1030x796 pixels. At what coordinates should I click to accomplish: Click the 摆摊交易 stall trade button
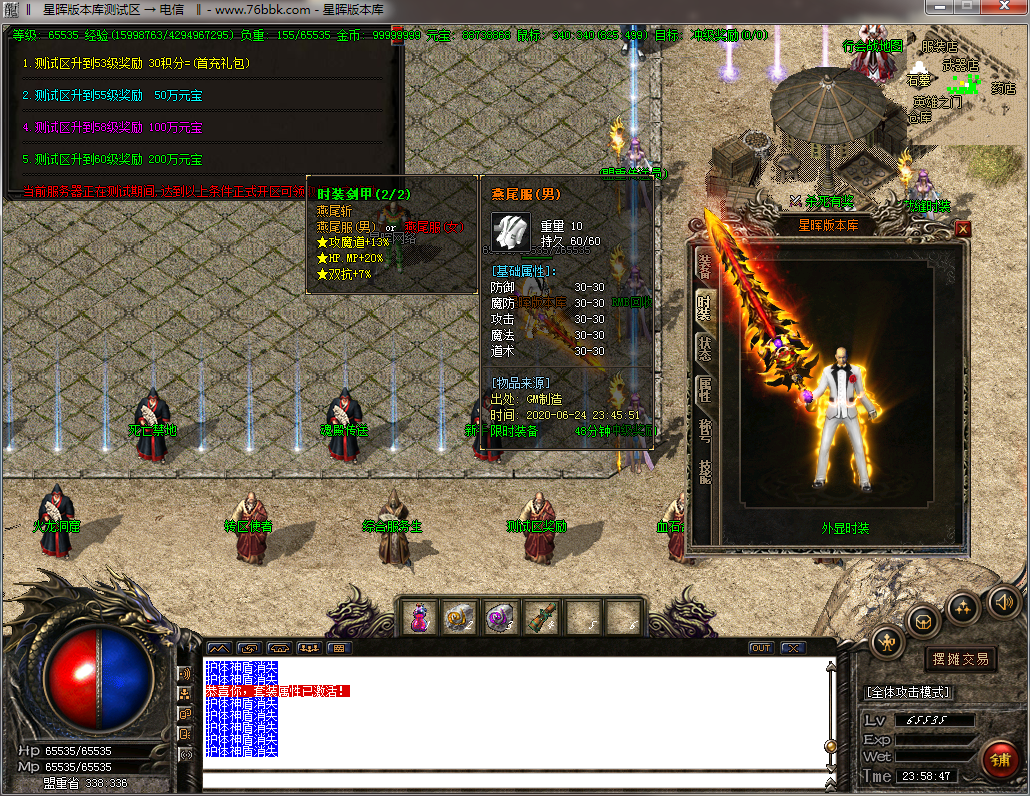(960, 659)
